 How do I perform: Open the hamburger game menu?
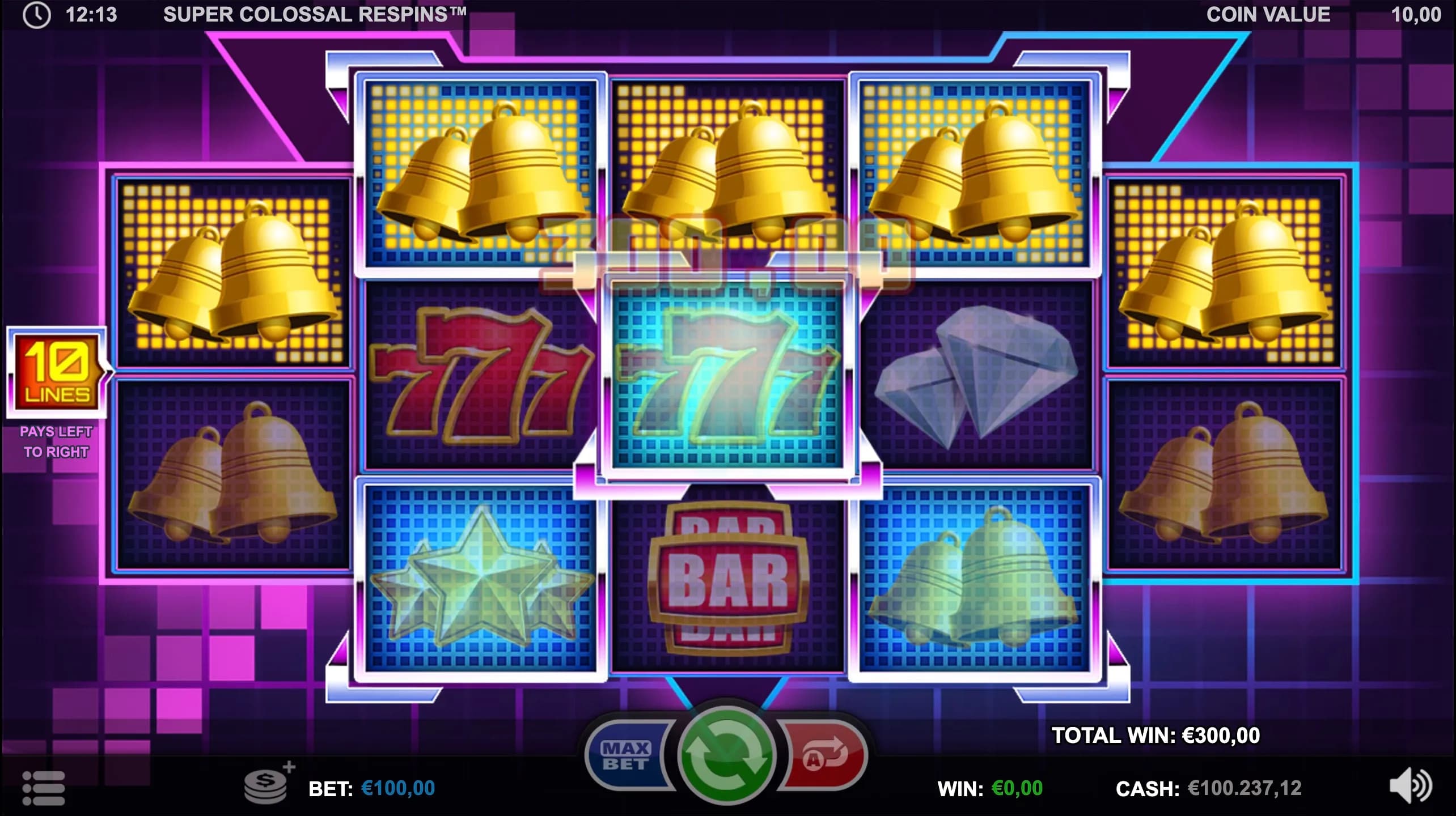43,788
